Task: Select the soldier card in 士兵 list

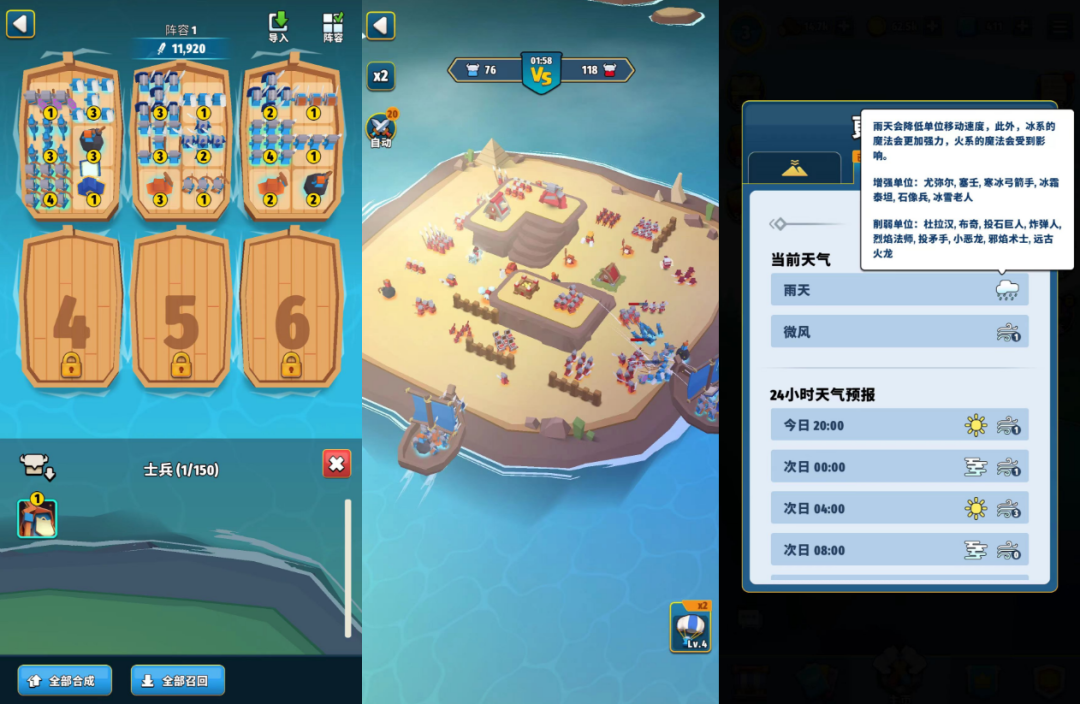Action: pos(37,518)
